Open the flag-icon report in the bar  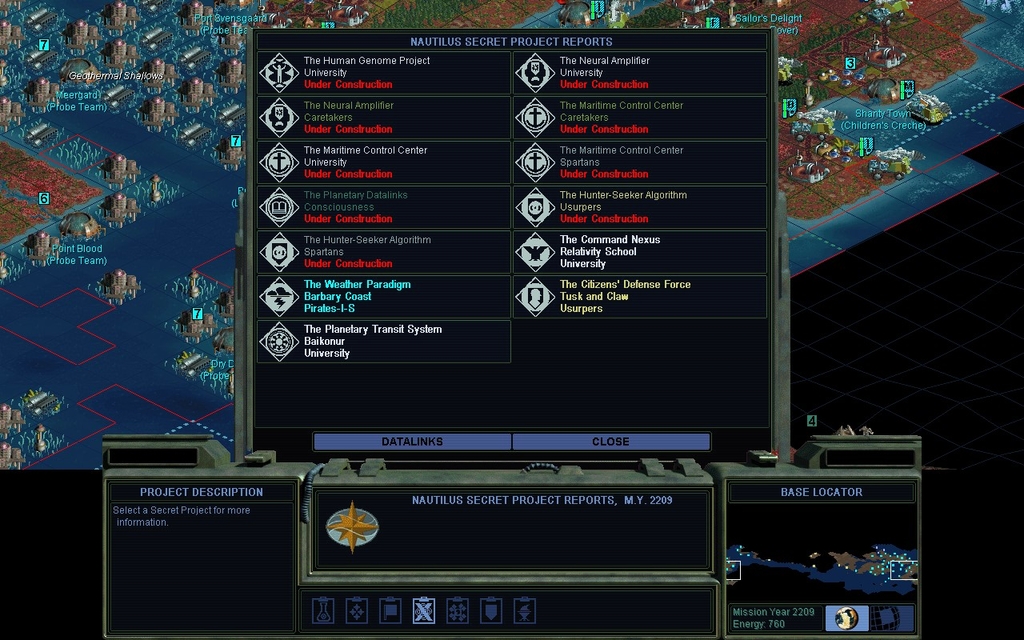click(391, 610)
